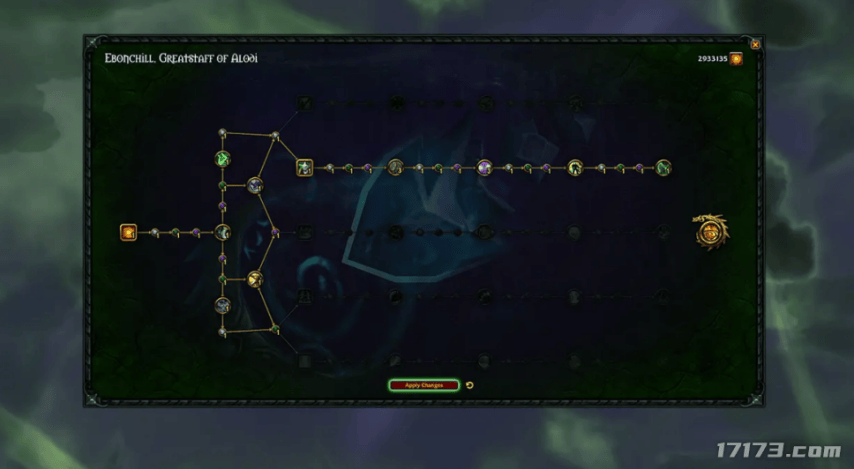Activate the green arrow trait on the left column
The image size is (854, 469).
point(223,158)
